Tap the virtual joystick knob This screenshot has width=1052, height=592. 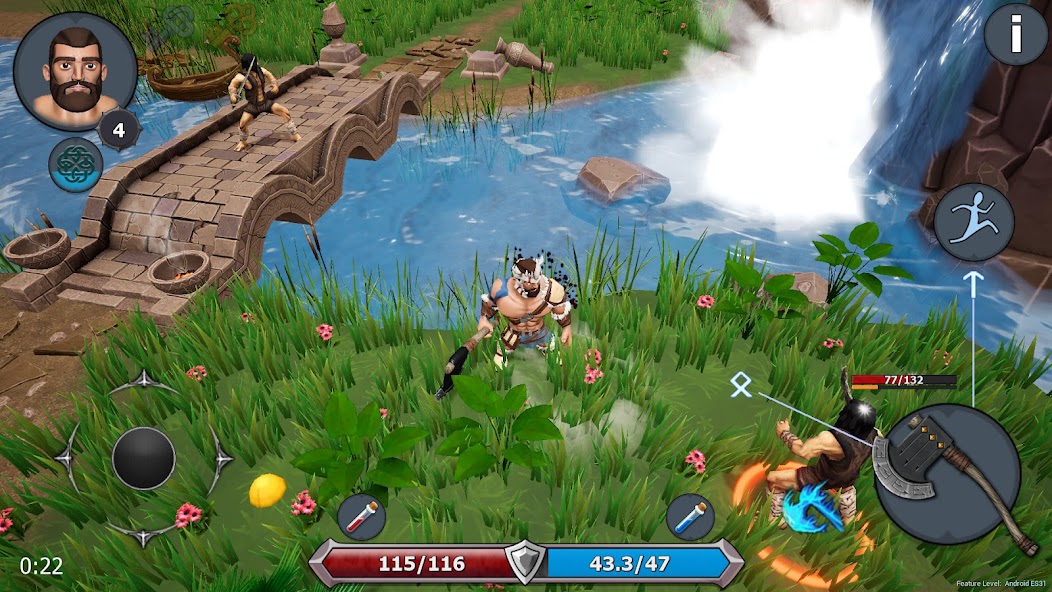coord(143,459)
